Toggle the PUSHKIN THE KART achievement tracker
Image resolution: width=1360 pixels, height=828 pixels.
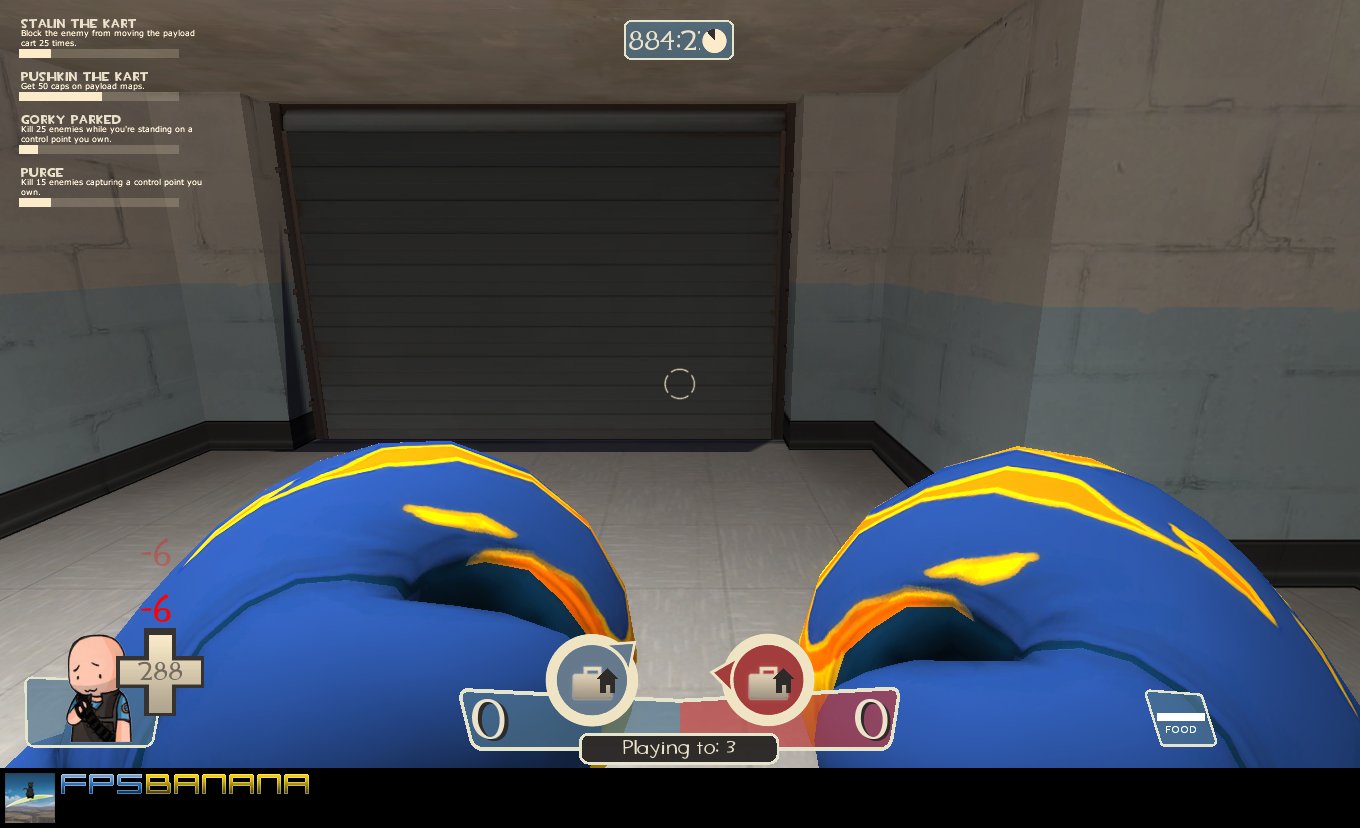(84, 75)
